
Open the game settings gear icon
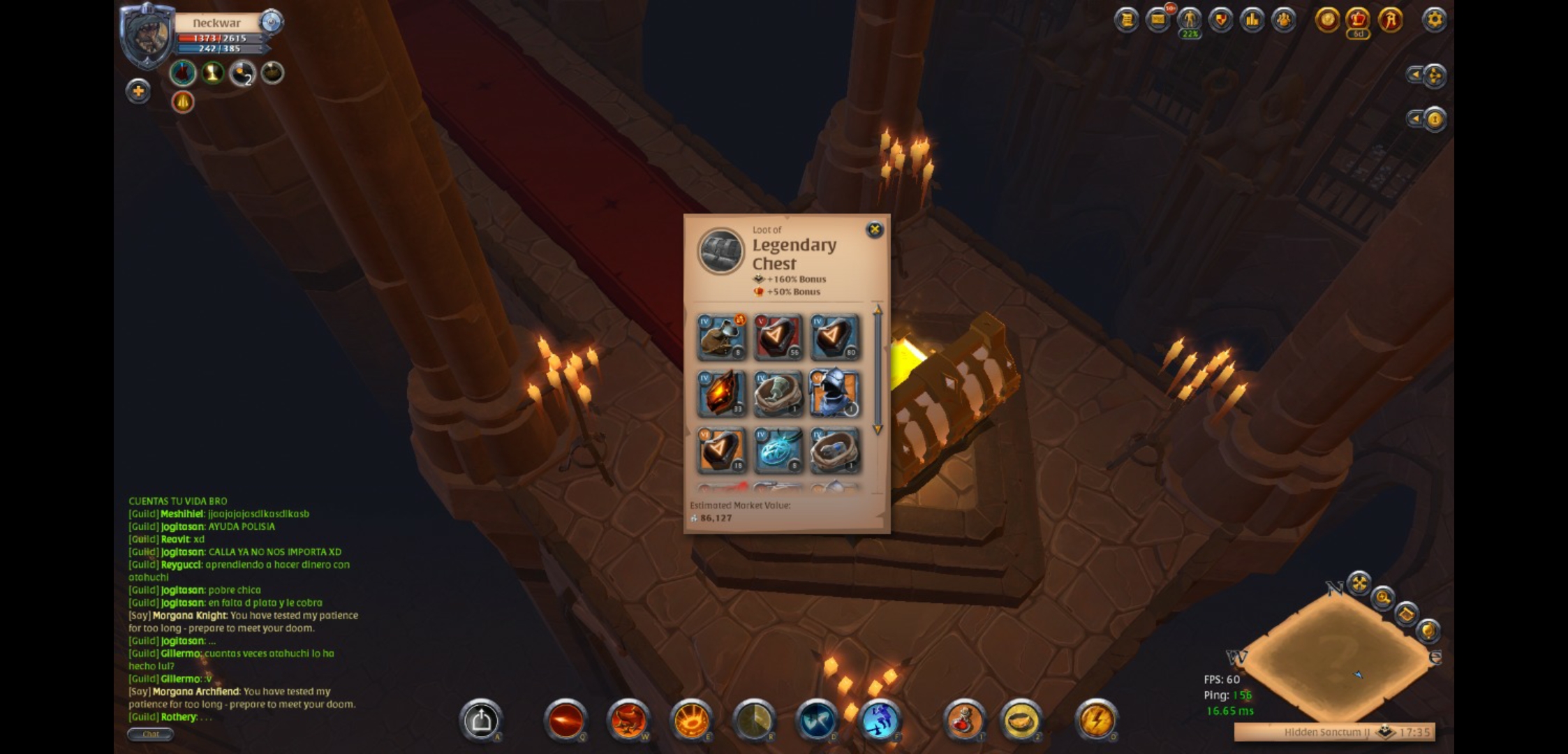1435,21
